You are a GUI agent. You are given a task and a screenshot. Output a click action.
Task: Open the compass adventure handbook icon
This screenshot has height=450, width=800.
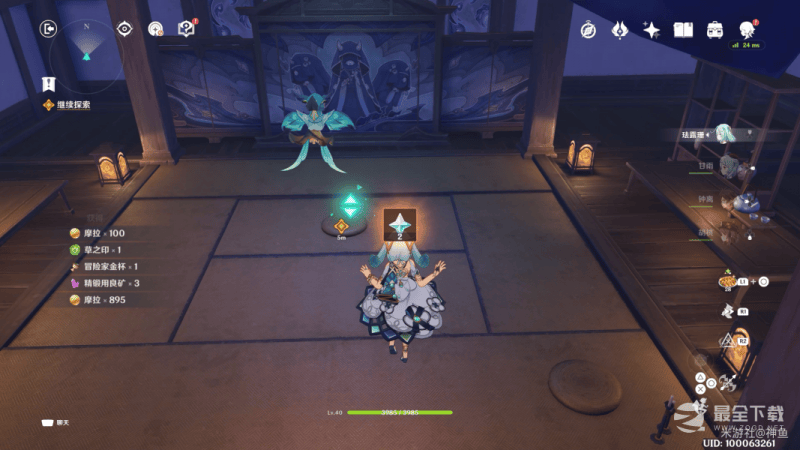589,30
